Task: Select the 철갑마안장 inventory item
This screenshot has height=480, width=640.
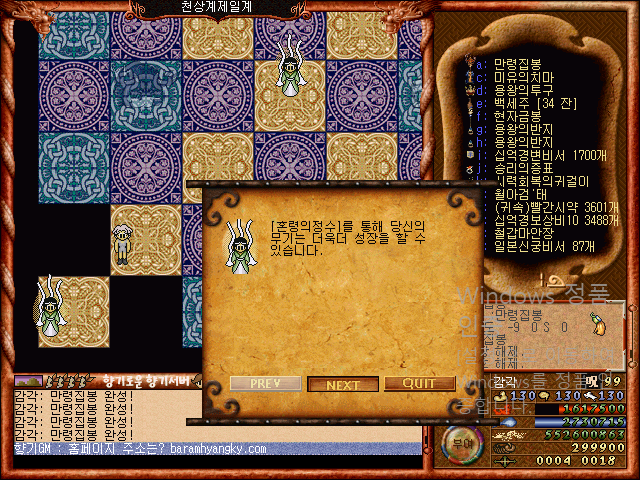Action: point(521,232)
